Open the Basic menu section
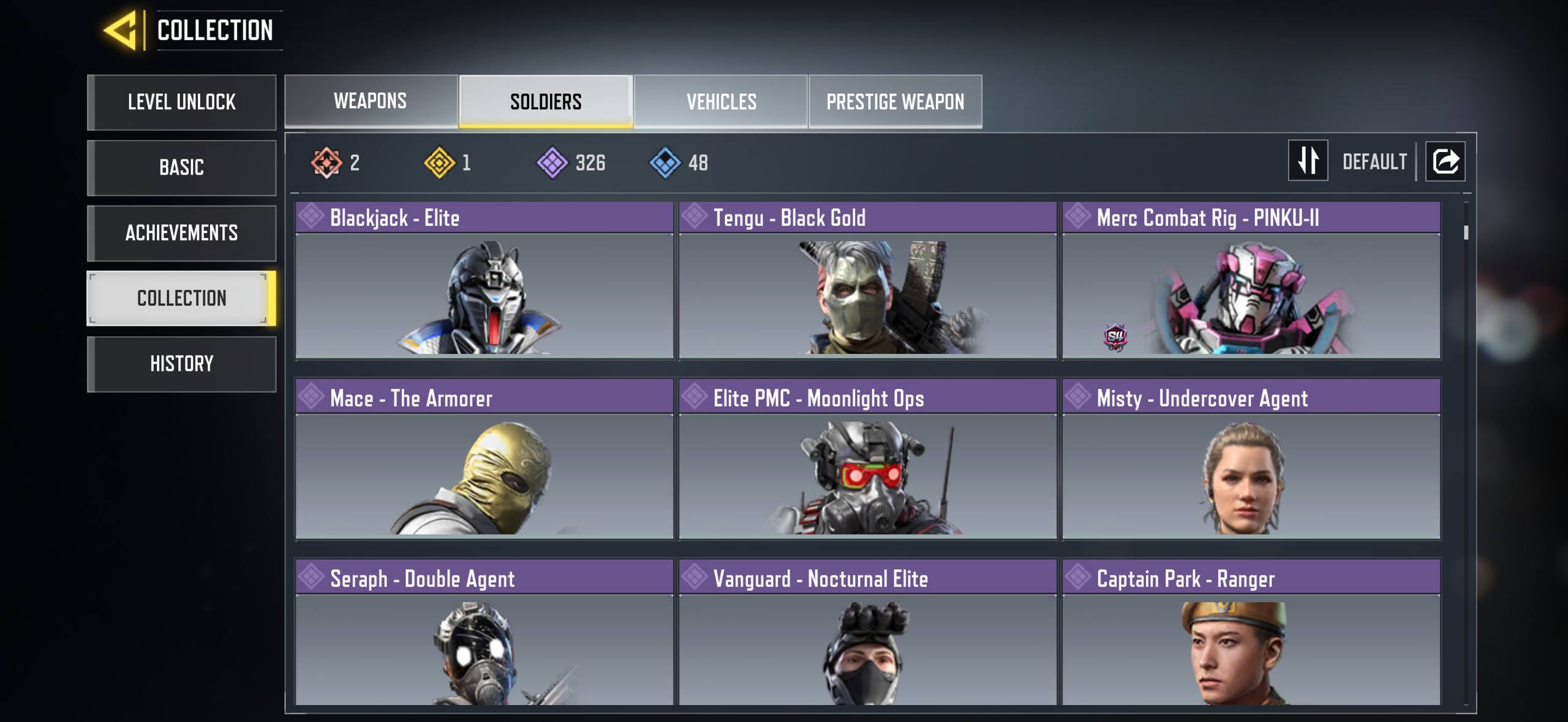Viewport: 1568px width, 722px height. (181, 167)
